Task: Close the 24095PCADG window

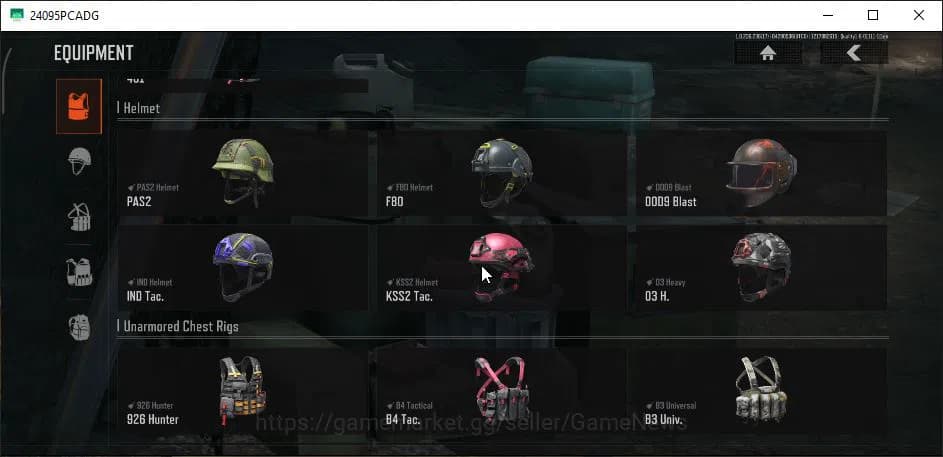Action: pyautogui.click(x=918, y=15)
